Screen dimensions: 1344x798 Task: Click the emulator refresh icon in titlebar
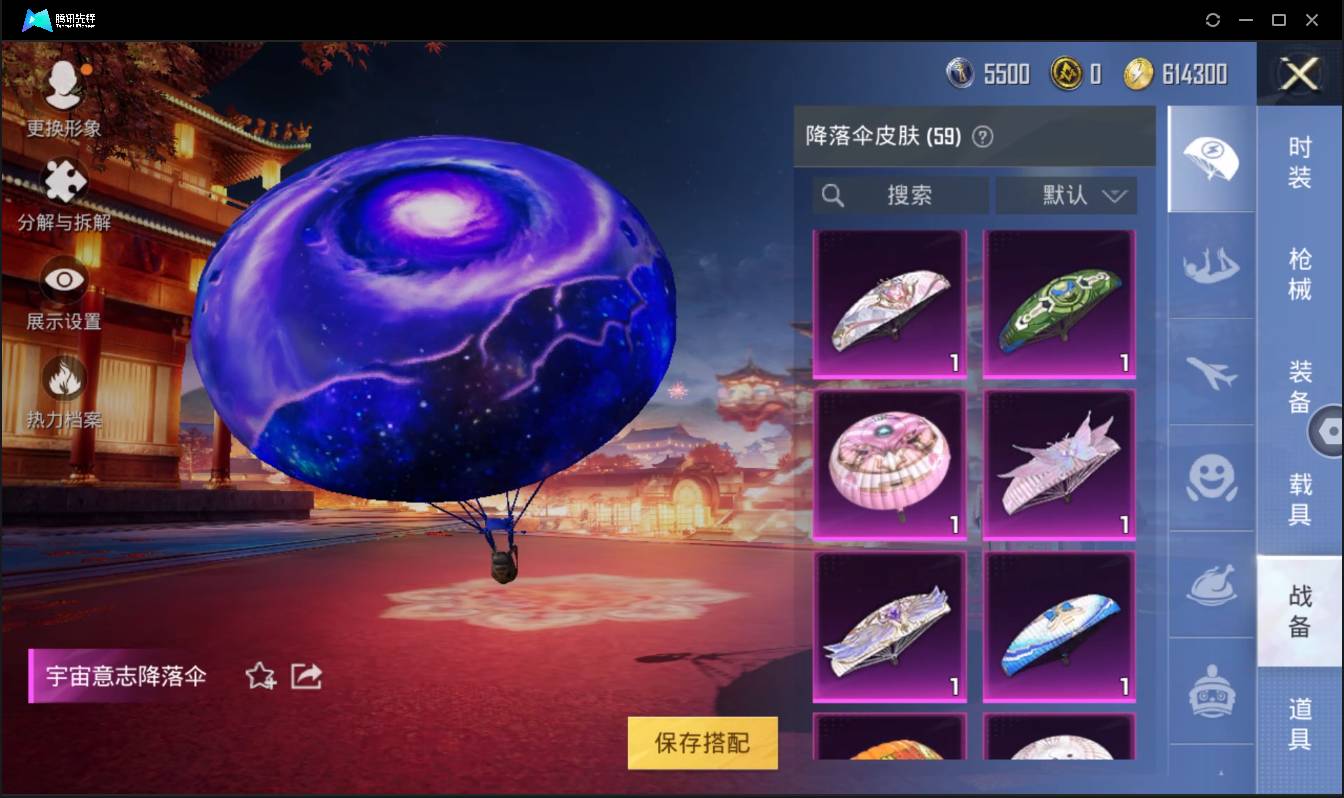pyautogui.click(x=1213, y=20)
